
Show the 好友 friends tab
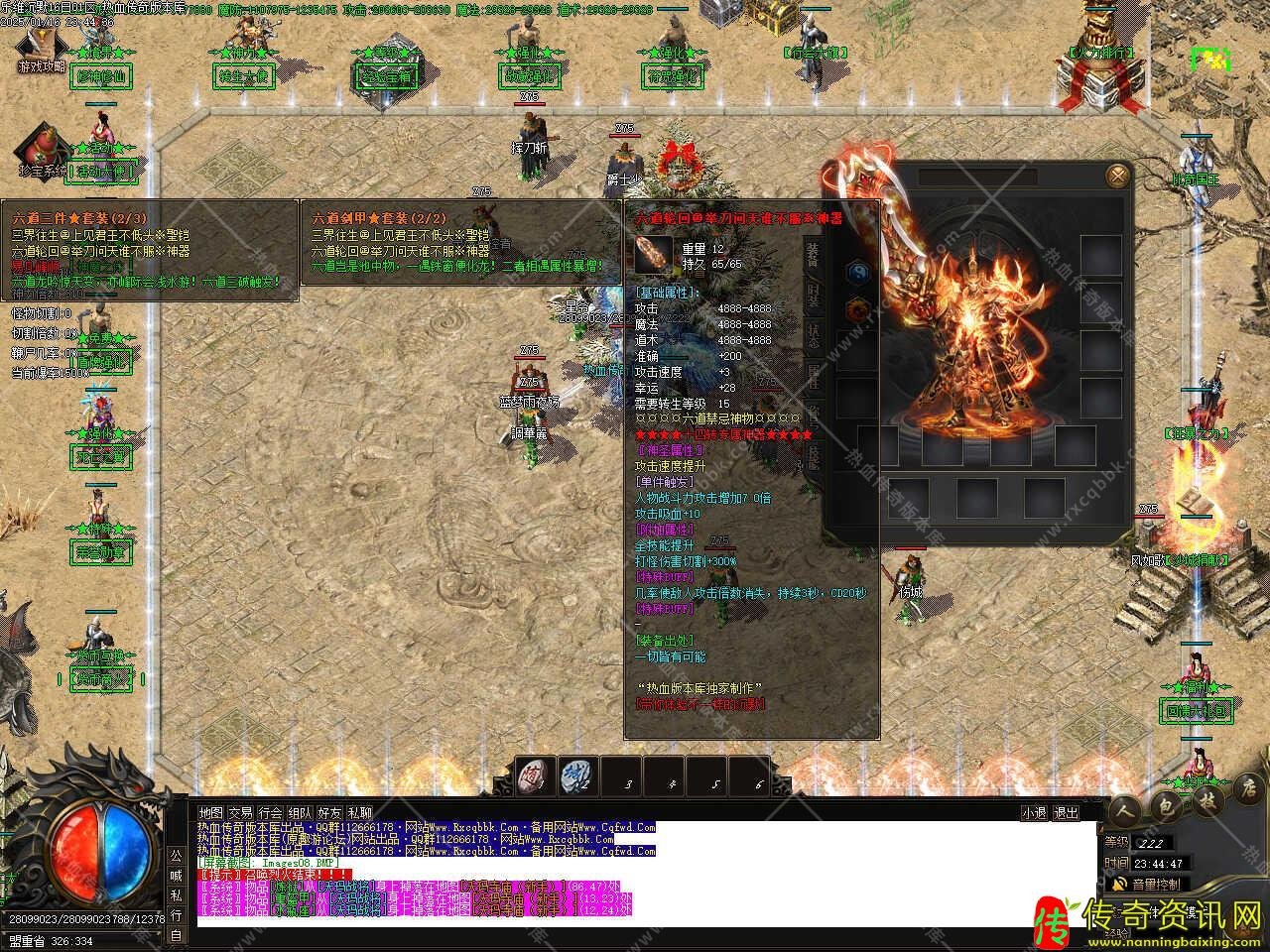pyautogui.click(x=329, y=812)
